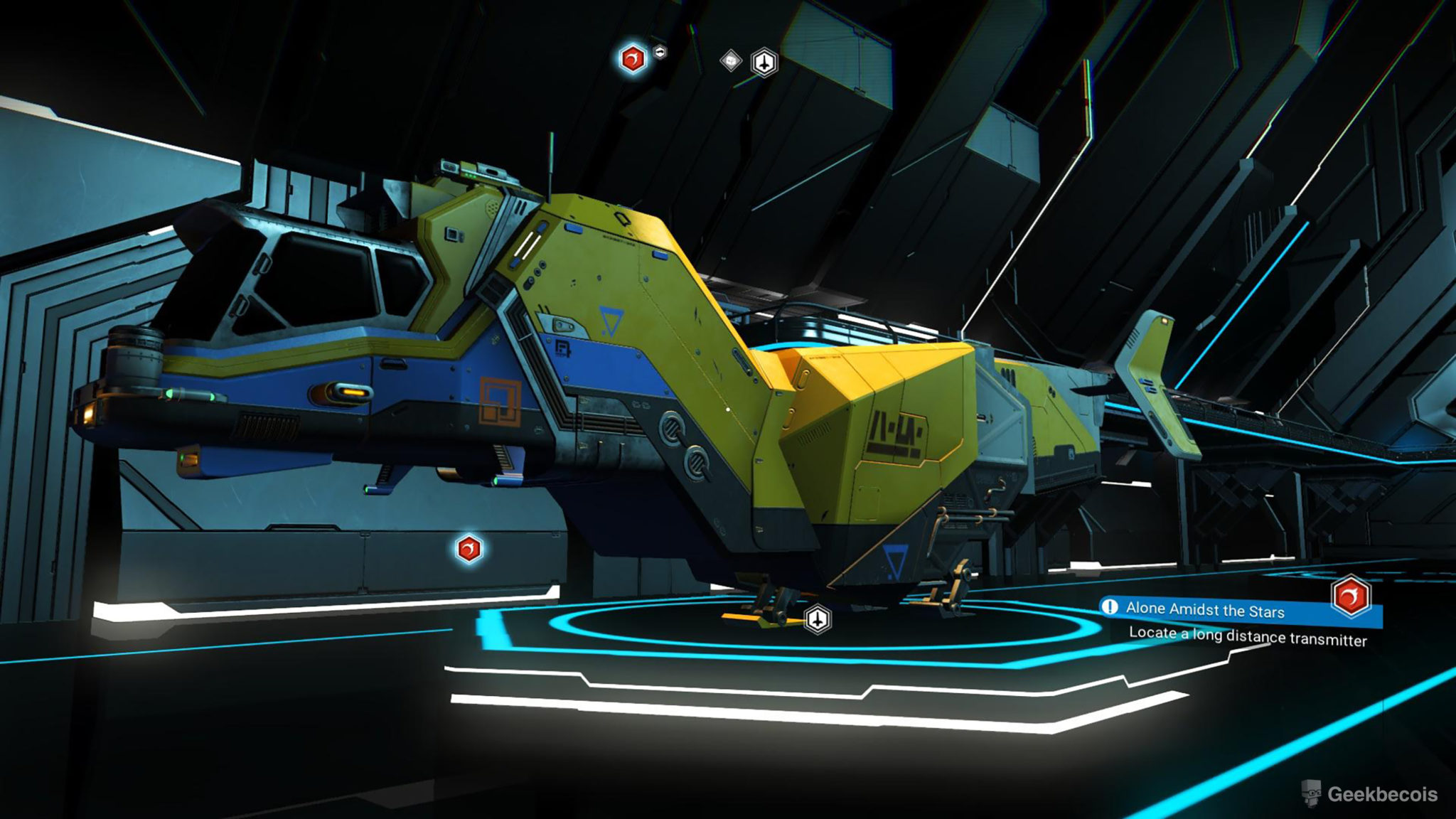
Task: Select the grey diamond cube marker on the compass
Action: 731,60
